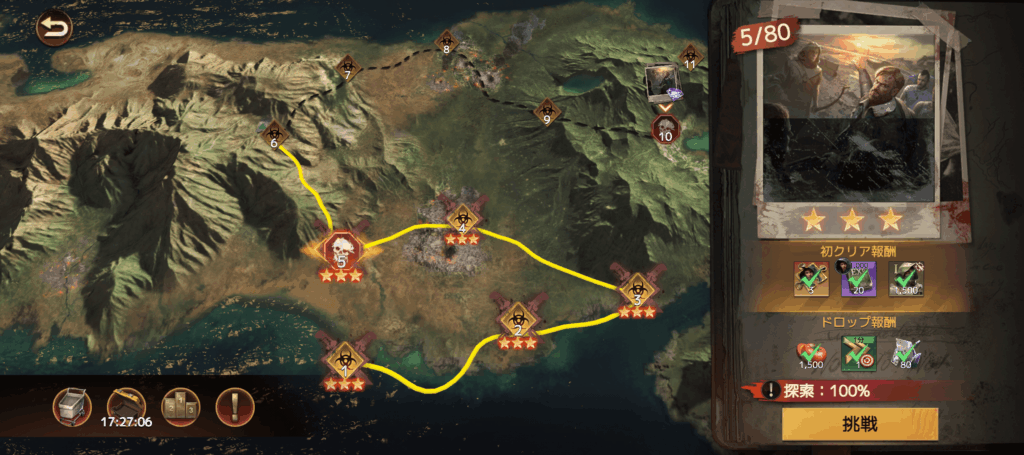Pick stage 6 map marker
This screenshot has height=455, width=1024.
(x=274, y=132)
